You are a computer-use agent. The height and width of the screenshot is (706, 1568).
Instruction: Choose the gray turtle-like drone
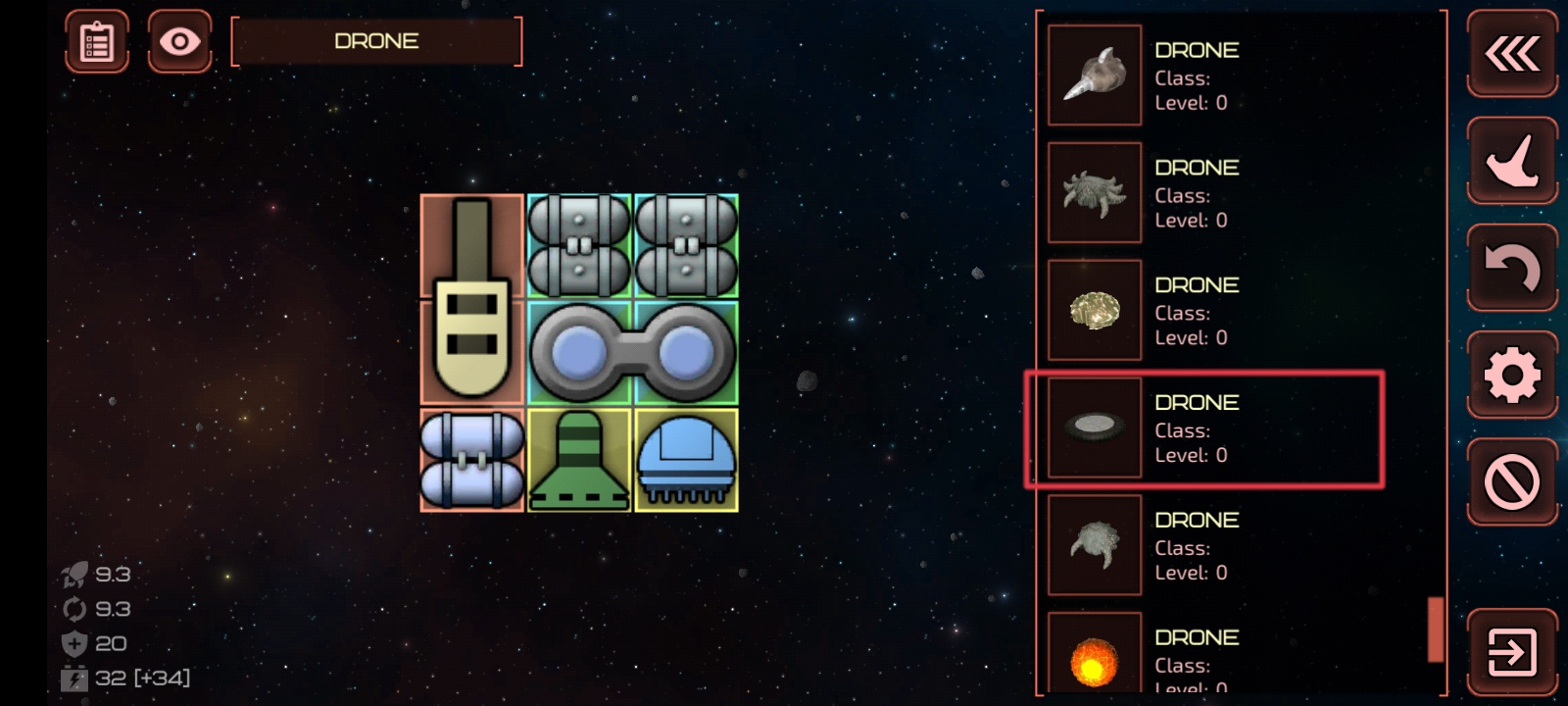tap(1095, 545)
